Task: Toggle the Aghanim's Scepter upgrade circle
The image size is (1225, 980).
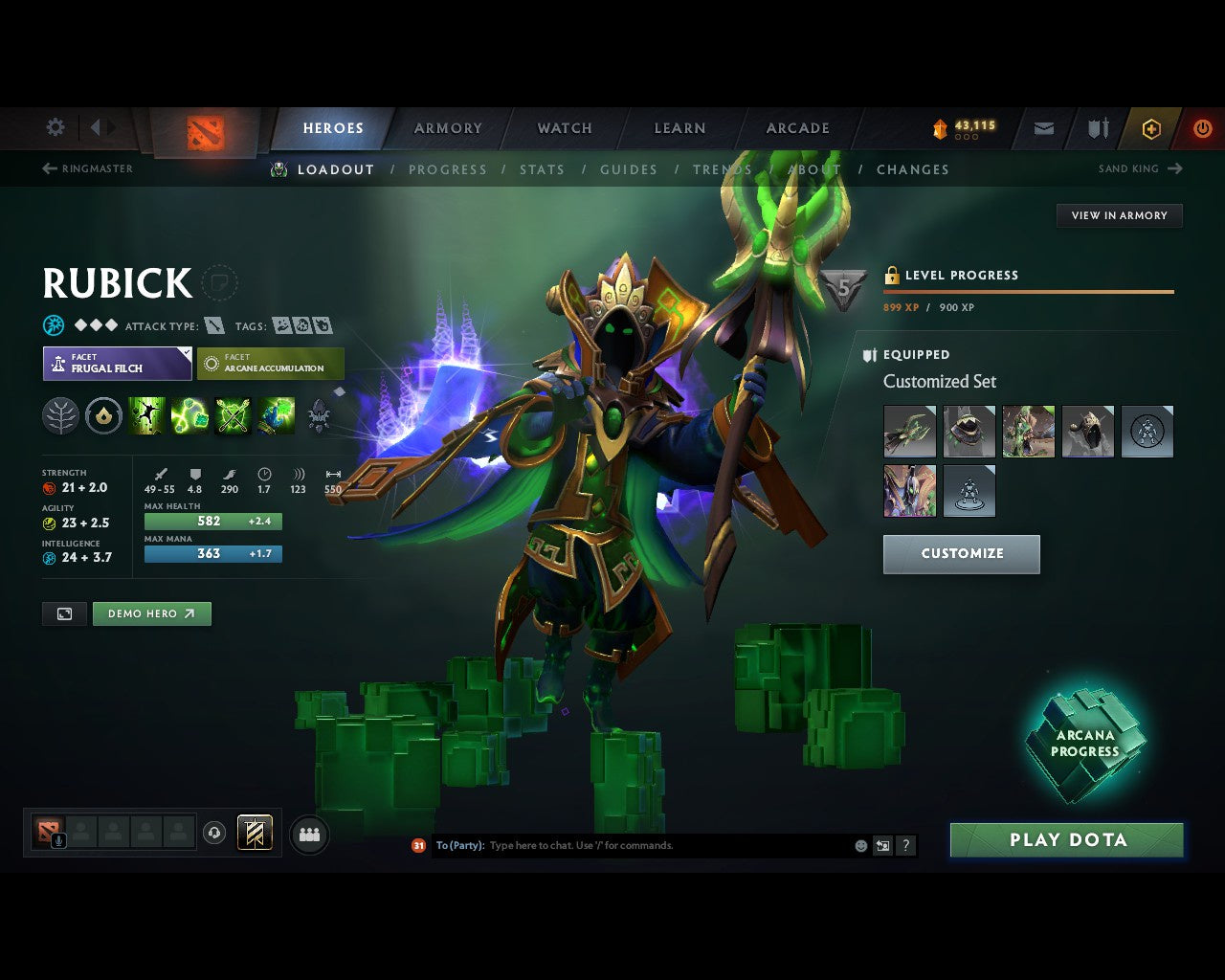Action: pos(103,415)
